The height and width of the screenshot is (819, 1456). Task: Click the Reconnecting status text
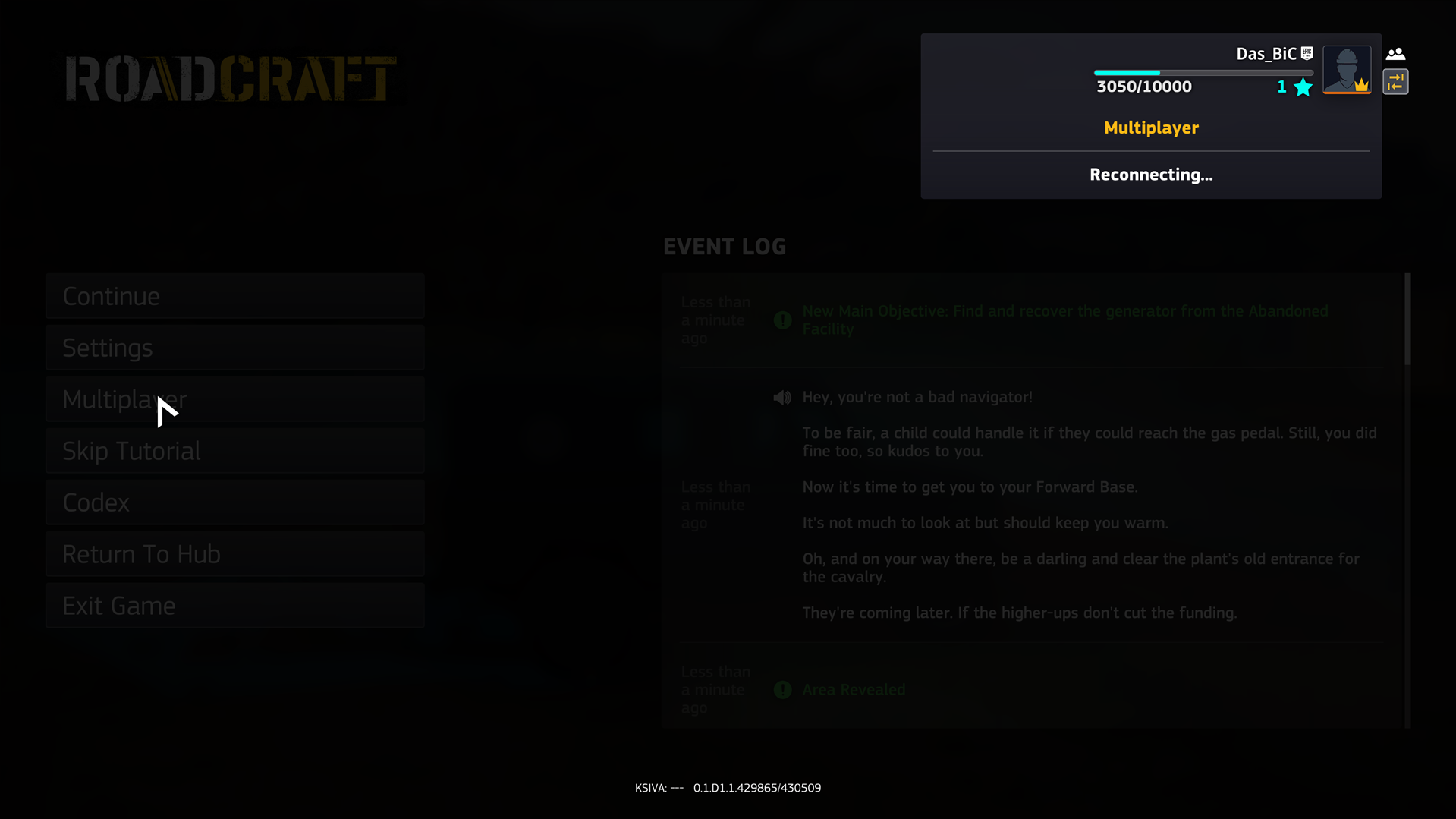coord(1151,174)
